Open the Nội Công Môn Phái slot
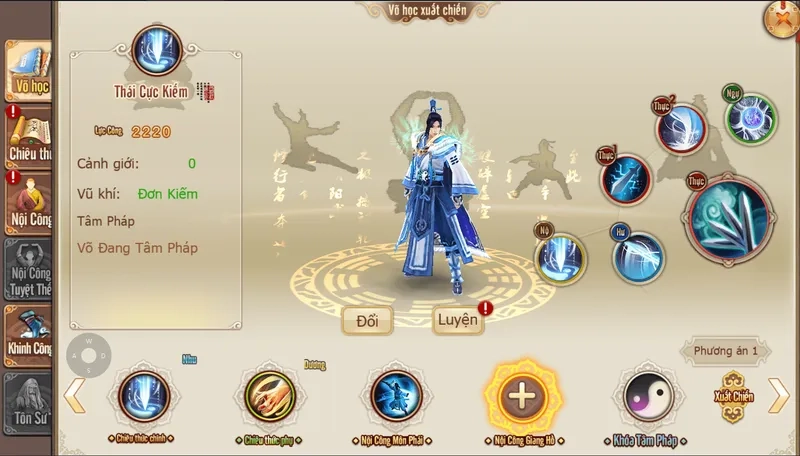This screenshot has width=800, height=456. point(396,396)
